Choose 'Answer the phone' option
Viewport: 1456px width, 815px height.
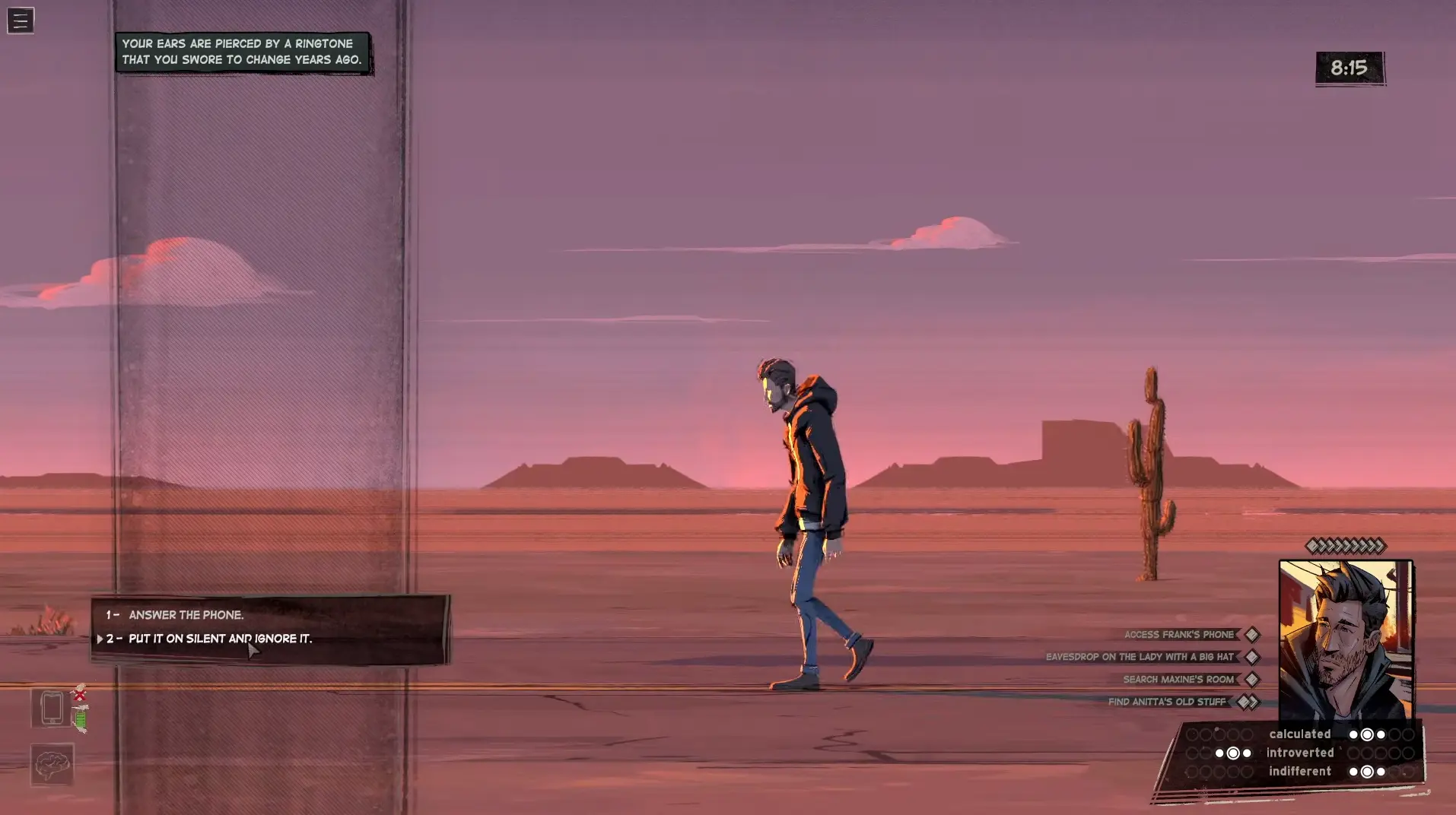coord(186,615)
